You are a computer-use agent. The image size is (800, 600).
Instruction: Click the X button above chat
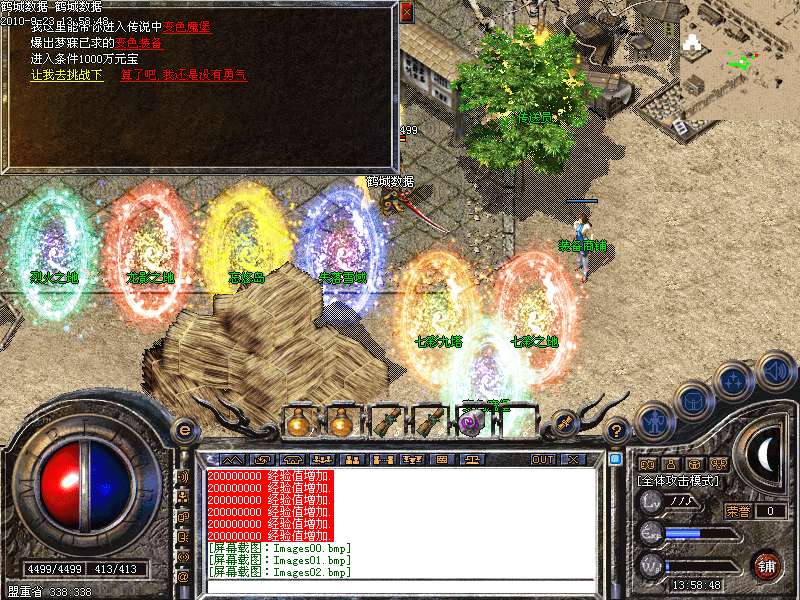click(573, 460)
